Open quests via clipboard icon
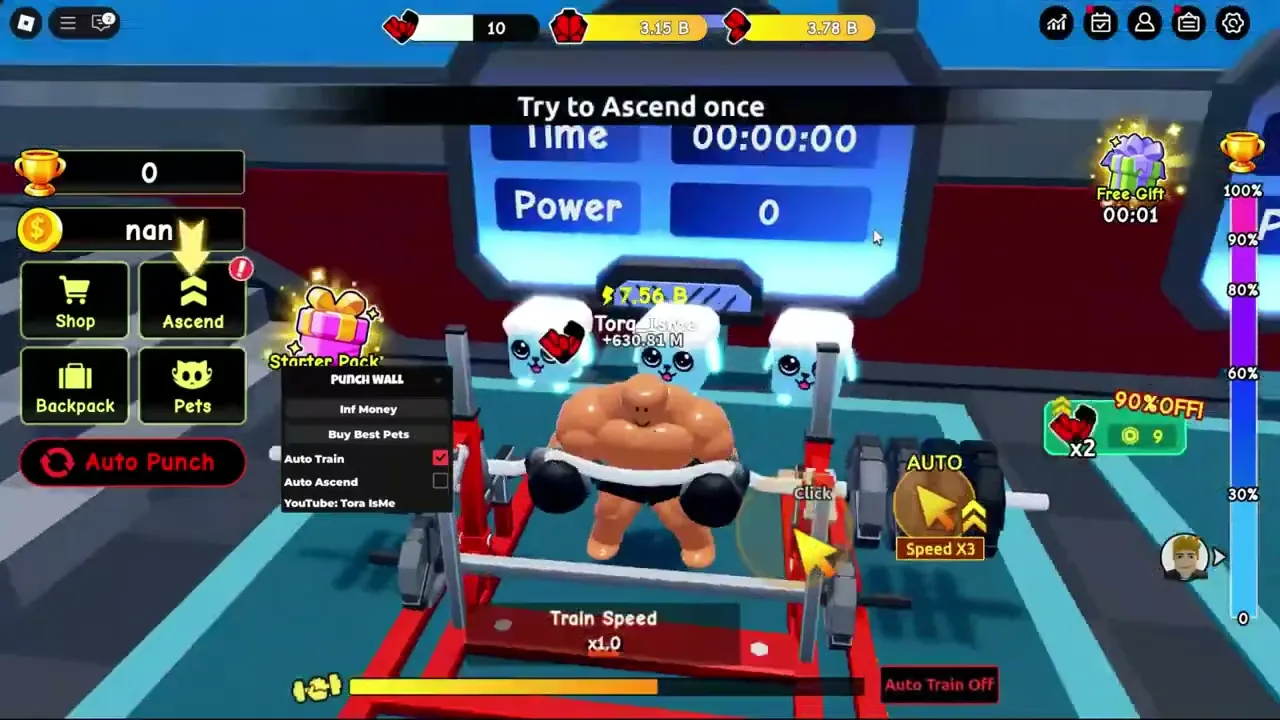The width and height of the screenshot is (1280, 720). tap(1188, 22)
